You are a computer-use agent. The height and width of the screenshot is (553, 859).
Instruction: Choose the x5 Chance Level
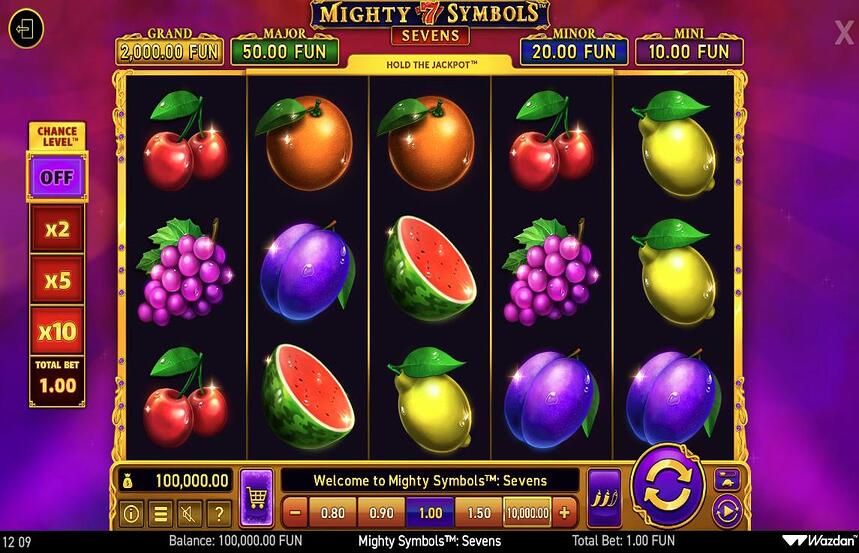tap(57, 280)
